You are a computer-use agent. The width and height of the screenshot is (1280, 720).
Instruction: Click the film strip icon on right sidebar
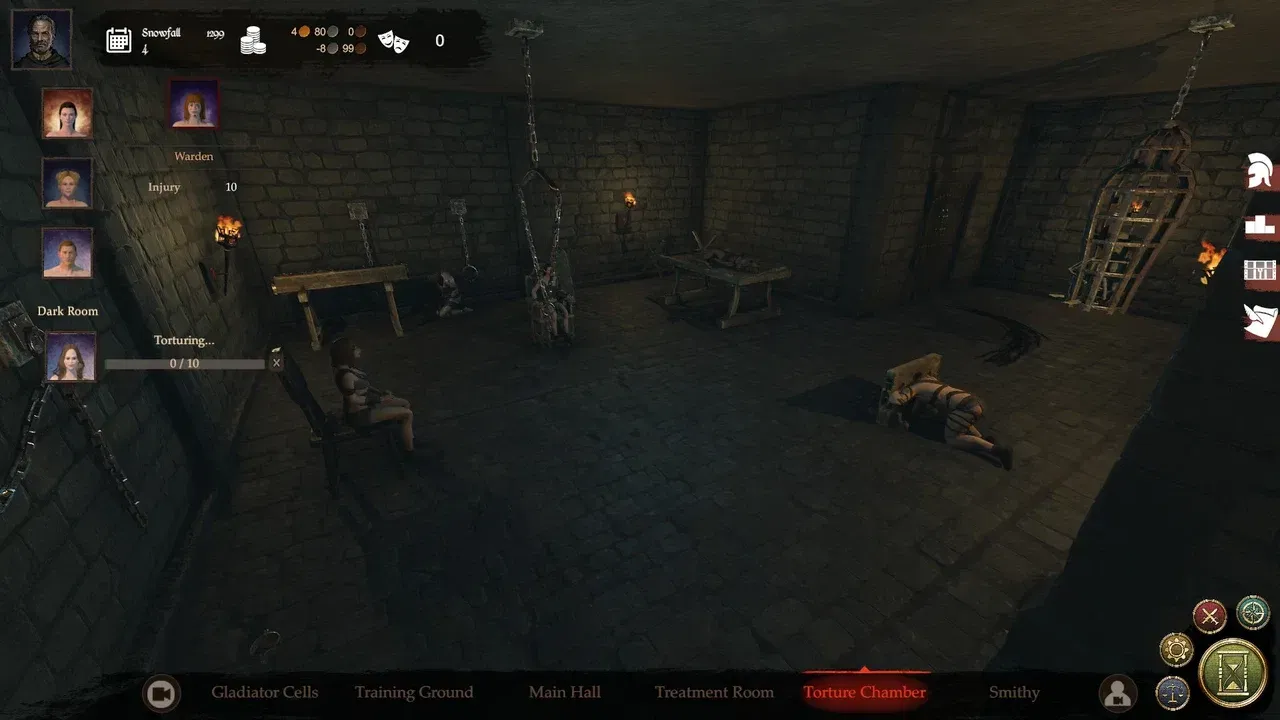(x=1262, y=270)
